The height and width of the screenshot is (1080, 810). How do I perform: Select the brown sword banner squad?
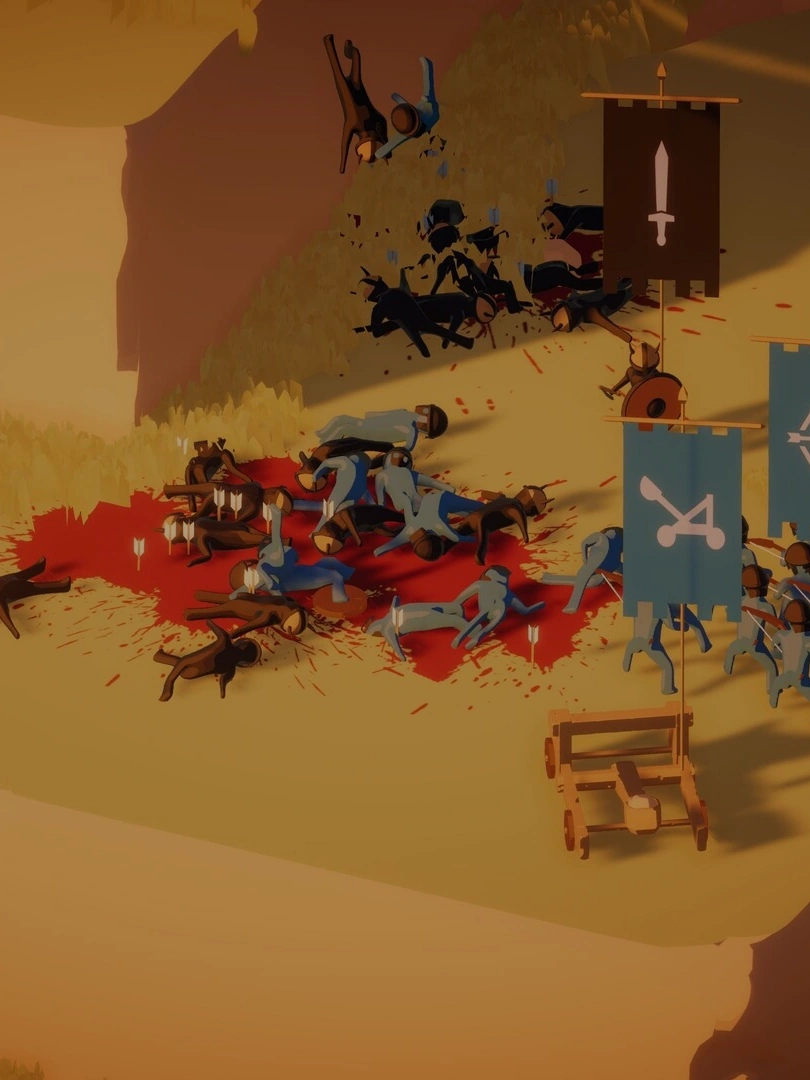click(660, 194)
